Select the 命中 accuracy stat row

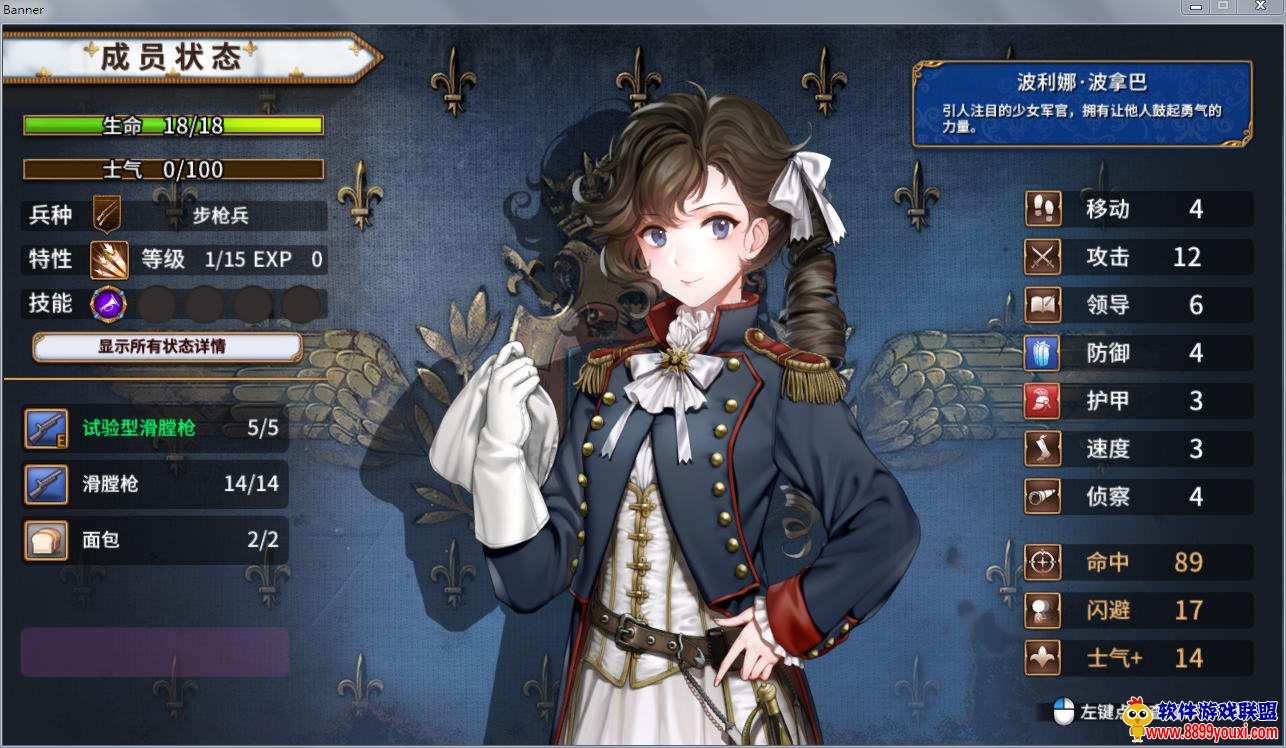click(x=1138, y=562)
